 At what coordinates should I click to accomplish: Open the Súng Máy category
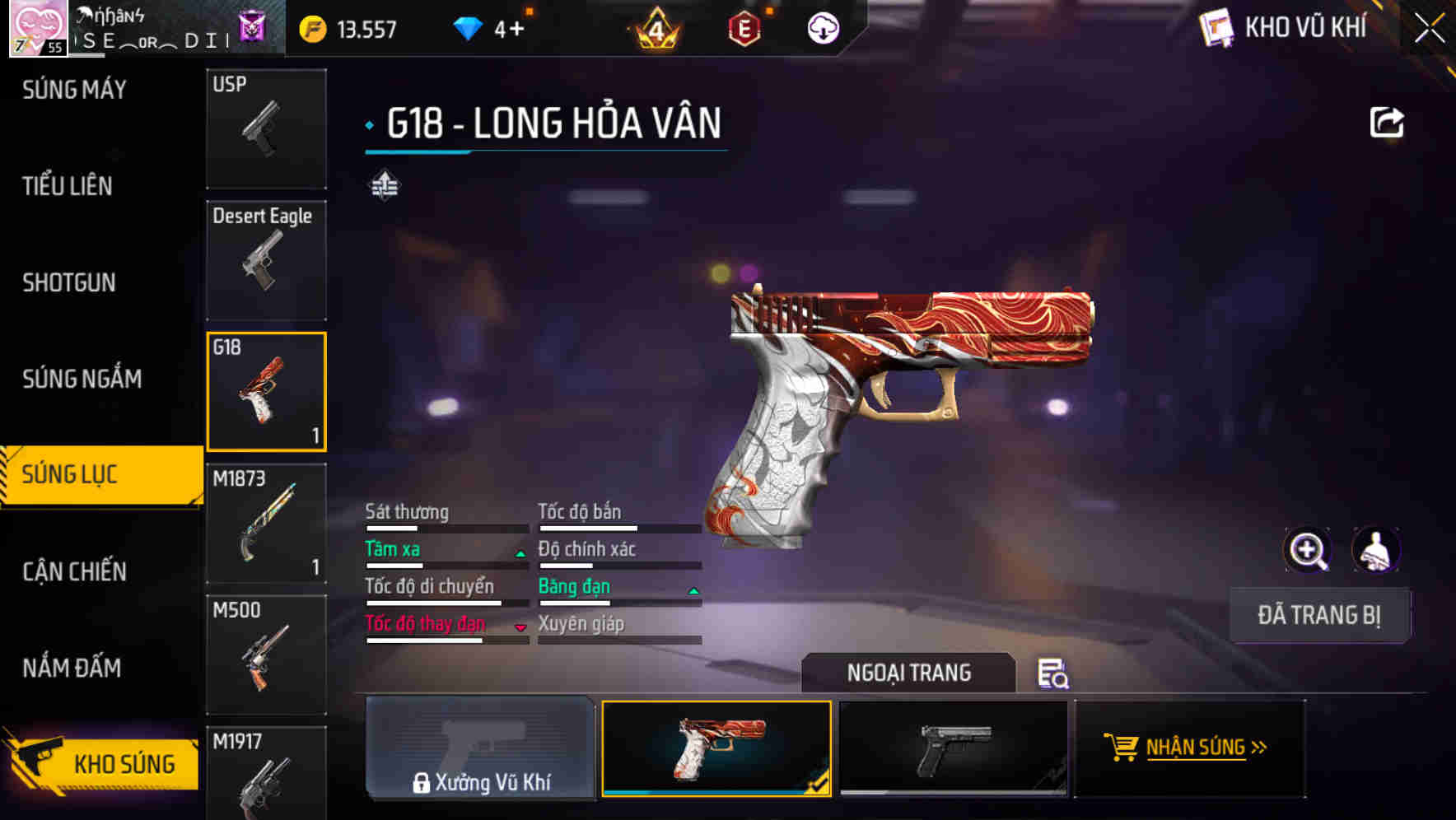[74, 90]
